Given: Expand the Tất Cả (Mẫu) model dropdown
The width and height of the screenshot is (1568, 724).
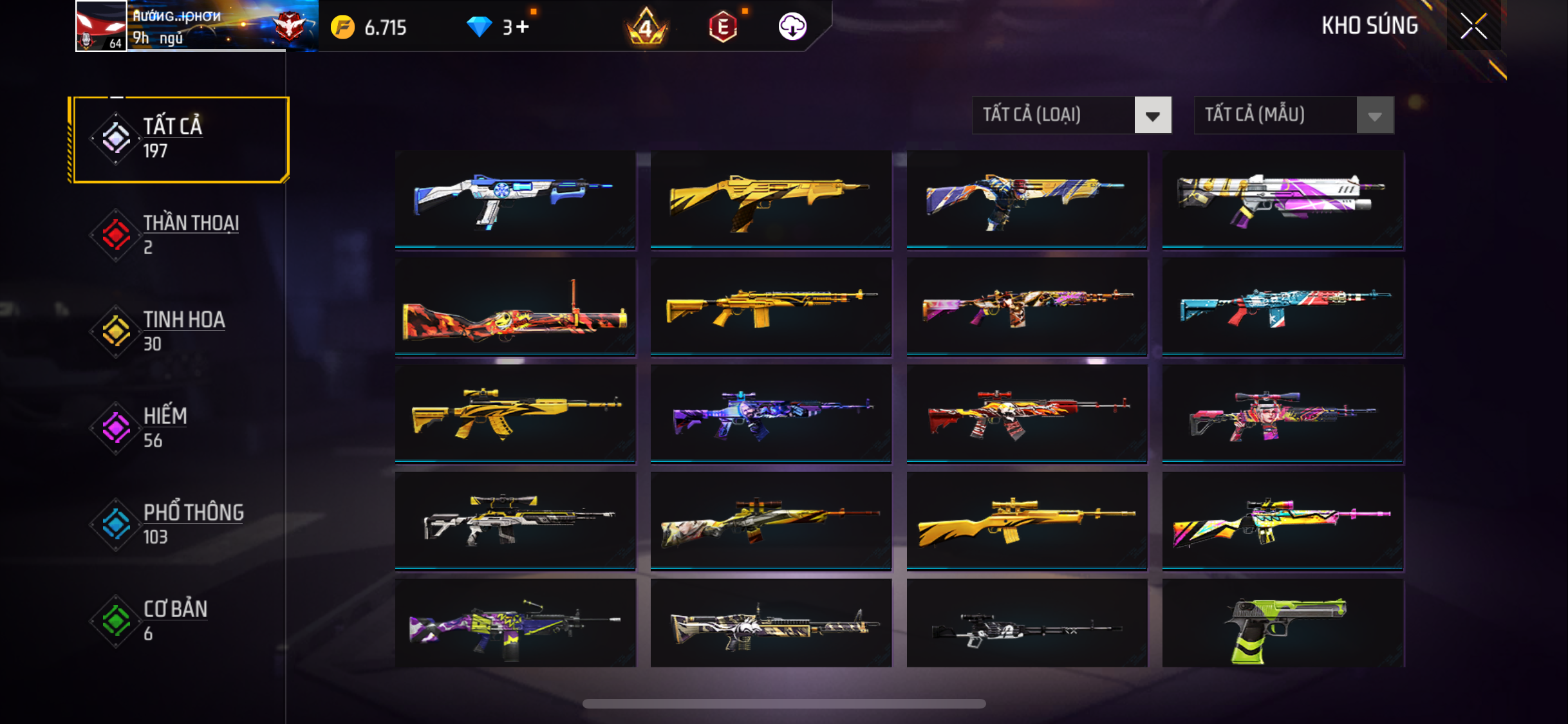Looking at the screenshot, I should (1293, 115).
